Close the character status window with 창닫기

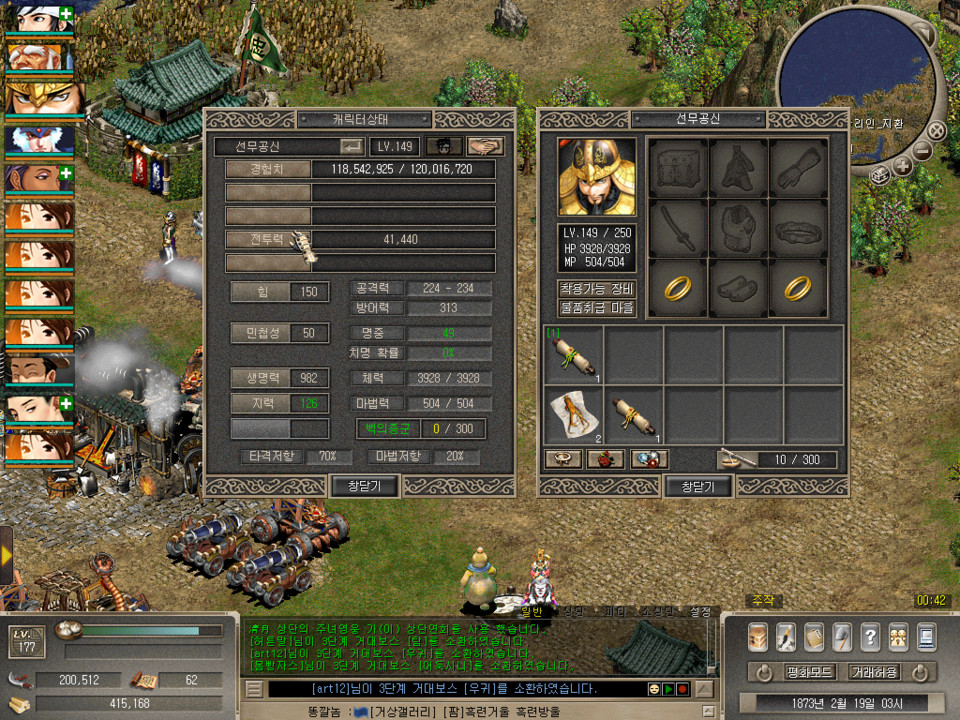pos(364,486)
